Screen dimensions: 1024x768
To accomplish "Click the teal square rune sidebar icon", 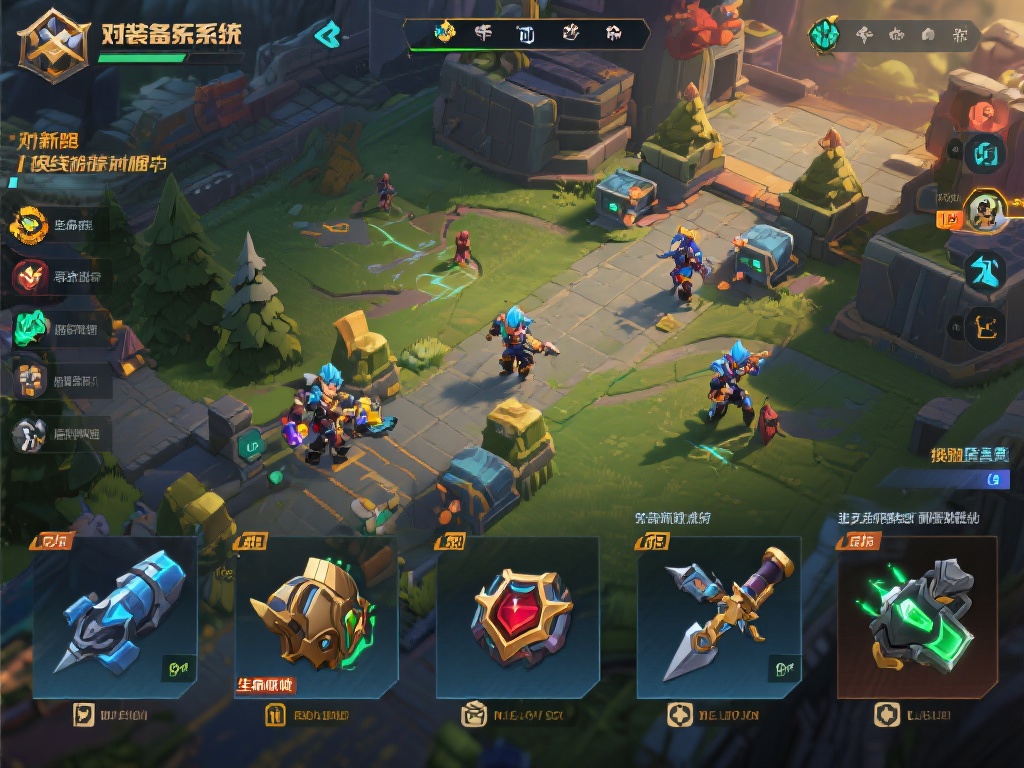I will [x=986, y=153].
